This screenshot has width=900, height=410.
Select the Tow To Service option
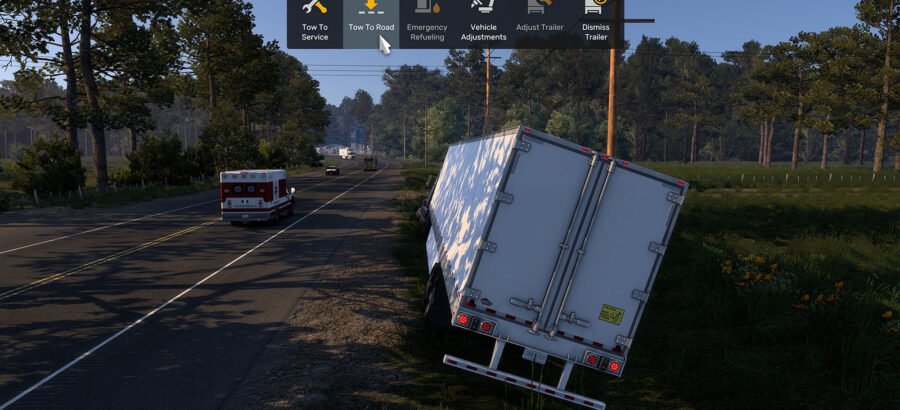315,24
